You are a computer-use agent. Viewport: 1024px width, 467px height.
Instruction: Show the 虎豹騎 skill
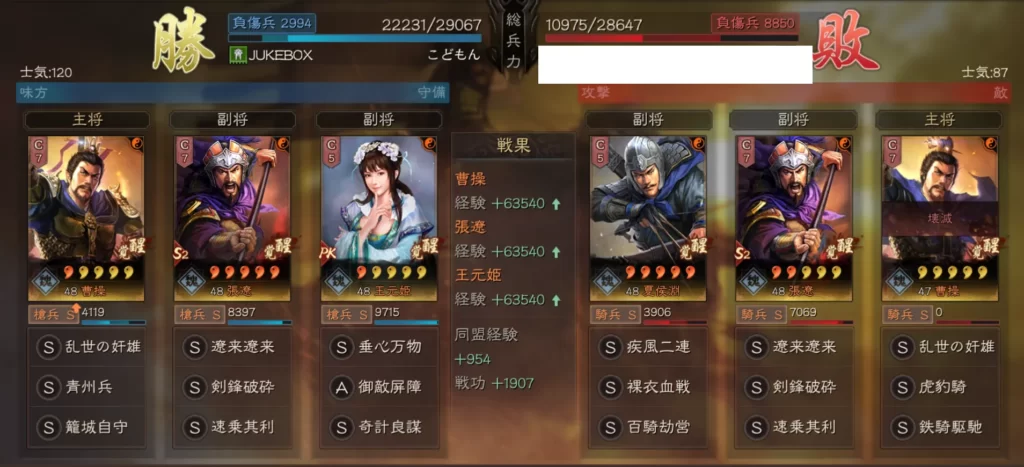(937, 386)
